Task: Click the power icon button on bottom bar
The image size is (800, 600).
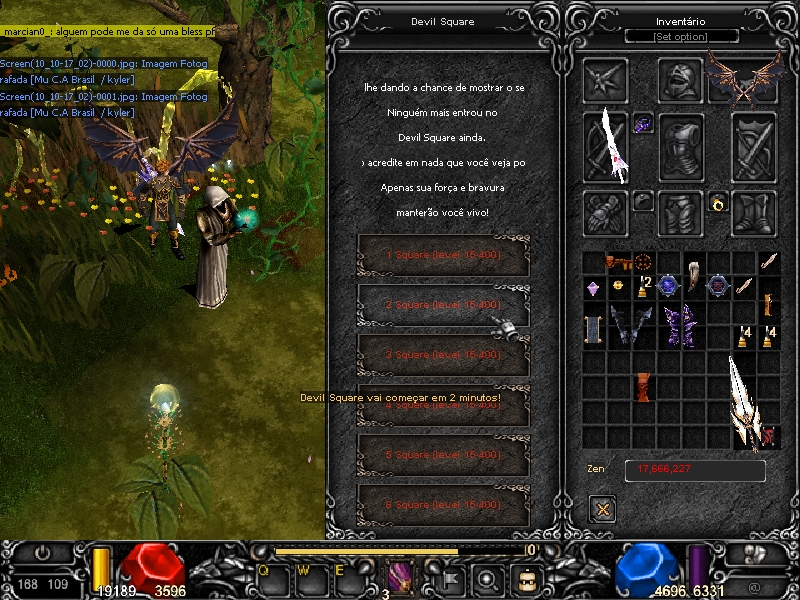Action: [43, 551]
